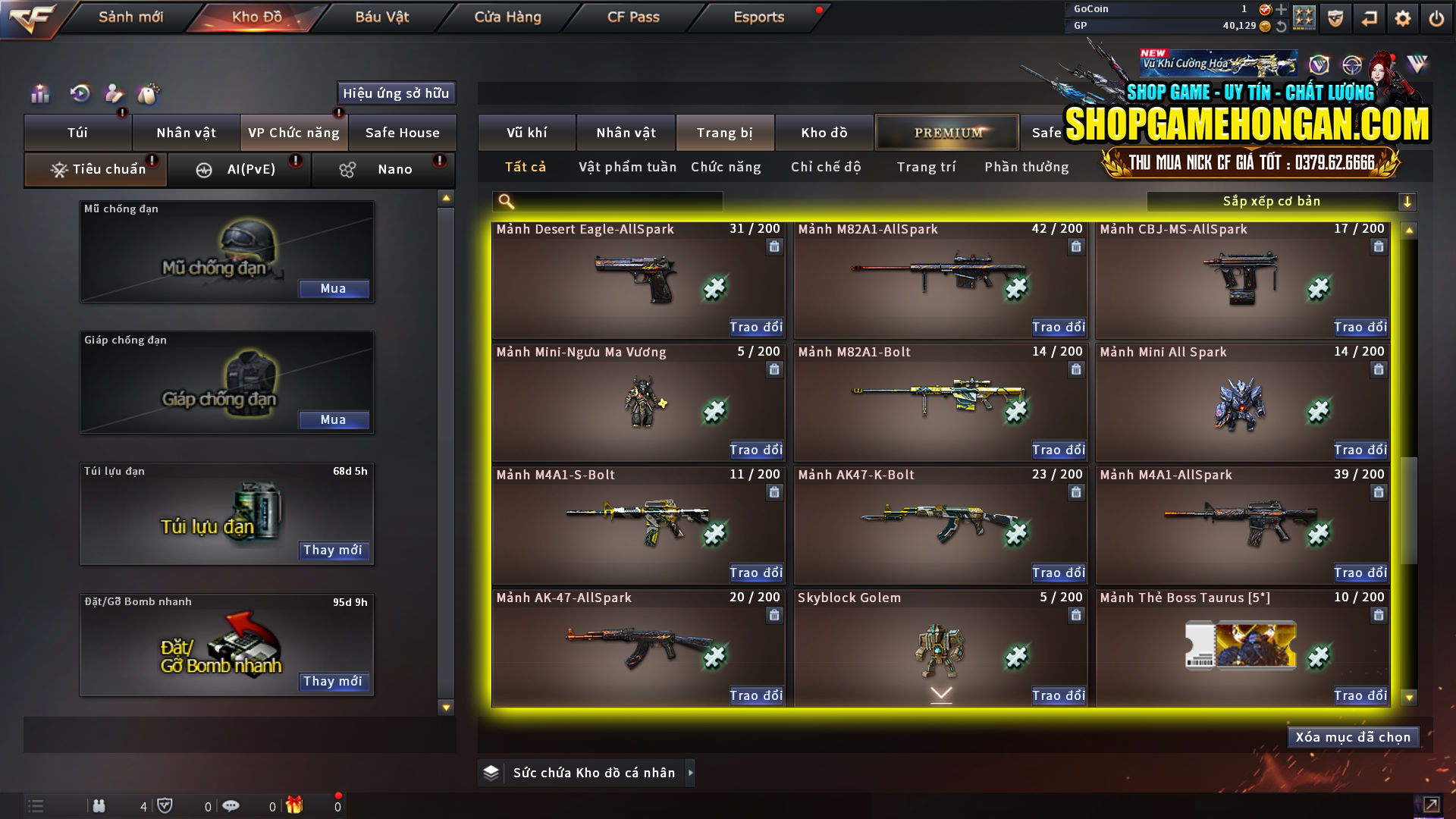1456x819 pixels.
Task: Open the friends icon in the bottom status bar
Action: [99, 805]
